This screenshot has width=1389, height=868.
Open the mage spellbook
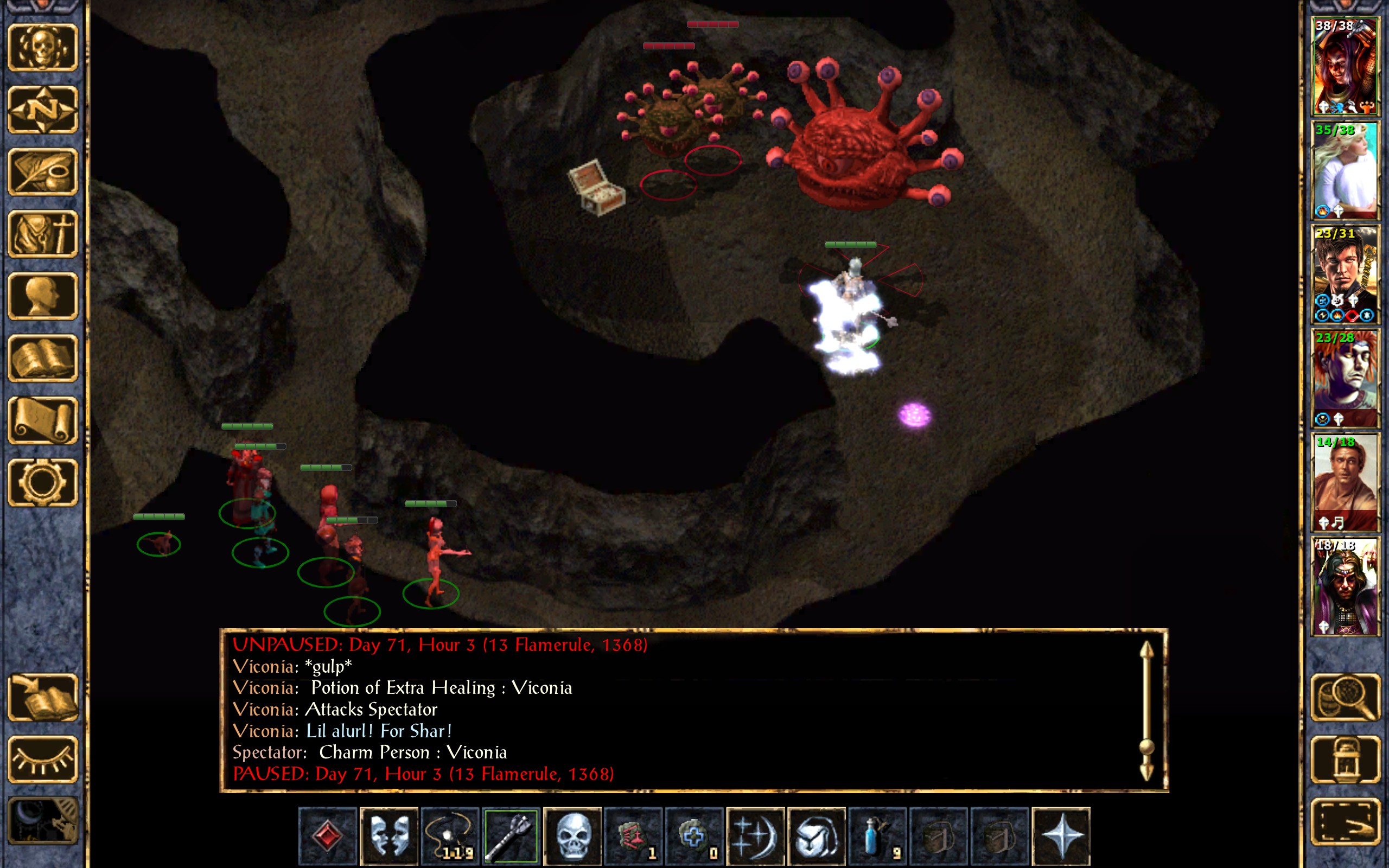point(42,358)
